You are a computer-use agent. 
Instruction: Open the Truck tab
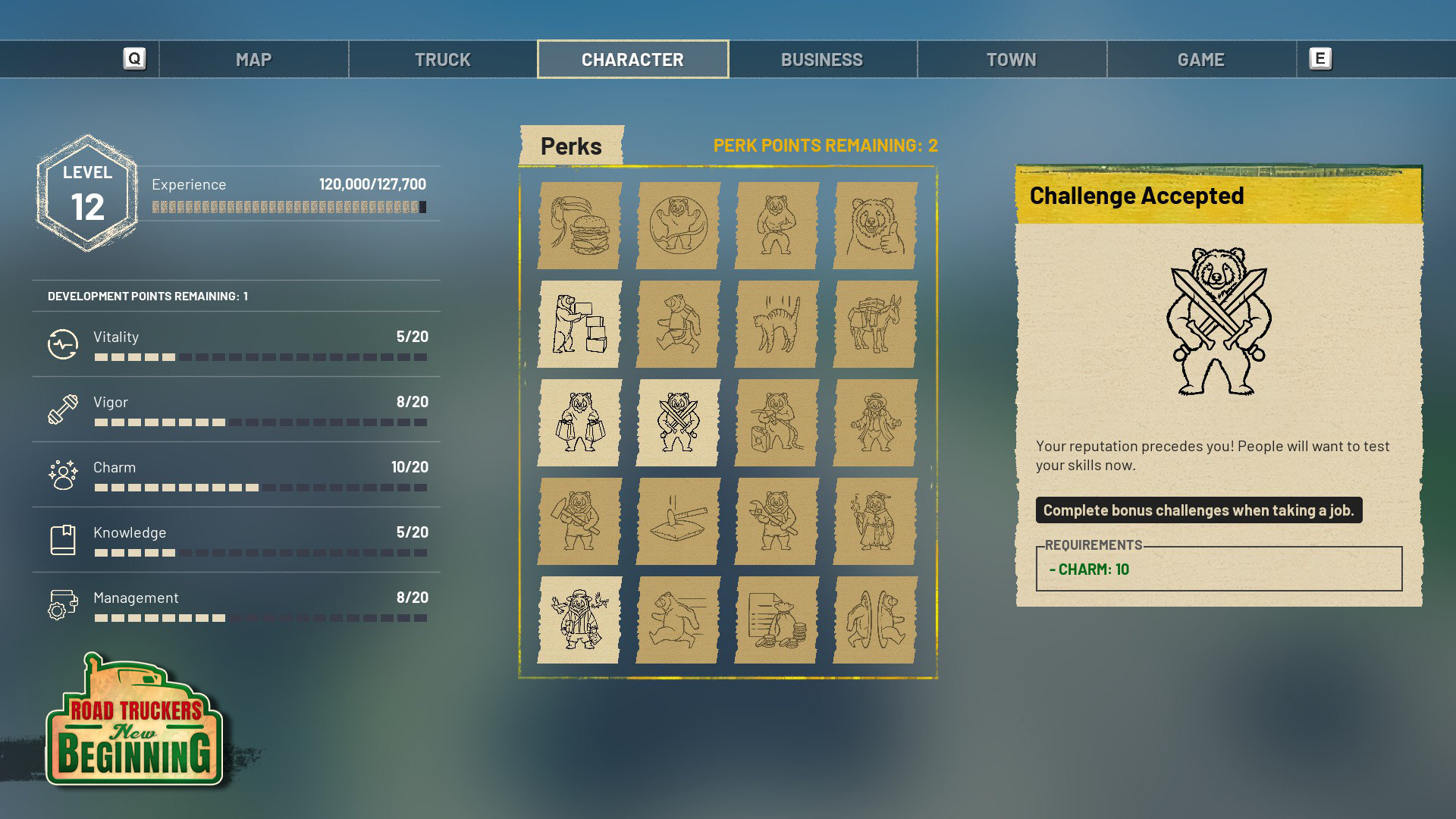pyautogui.click(x=443, y=59)
